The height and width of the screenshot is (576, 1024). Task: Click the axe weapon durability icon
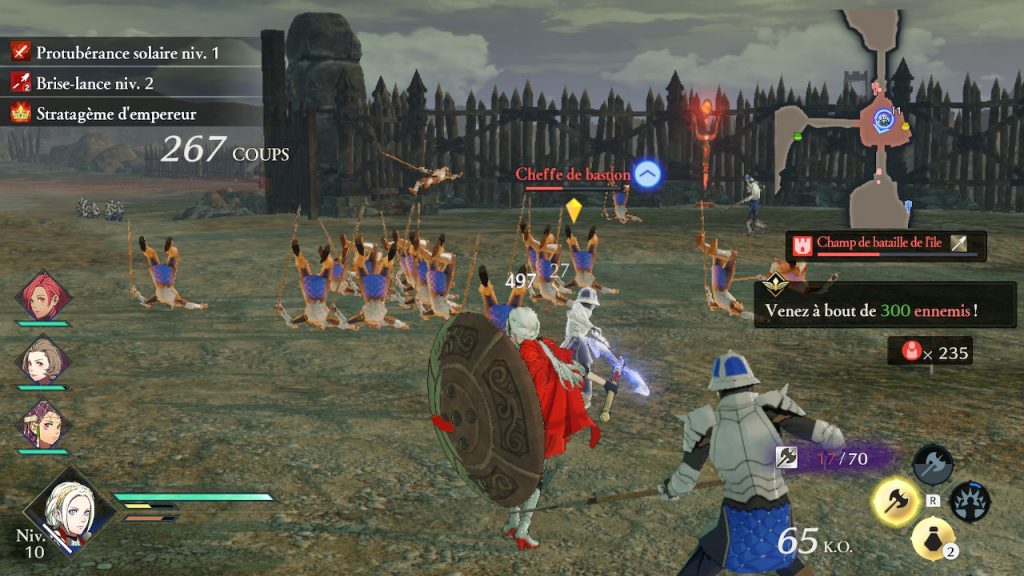[x=787, y=457]
